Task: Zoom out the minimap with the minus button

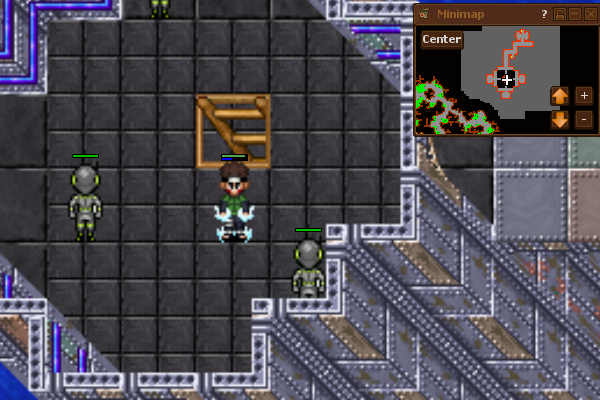Action: (x=584, y=120)
